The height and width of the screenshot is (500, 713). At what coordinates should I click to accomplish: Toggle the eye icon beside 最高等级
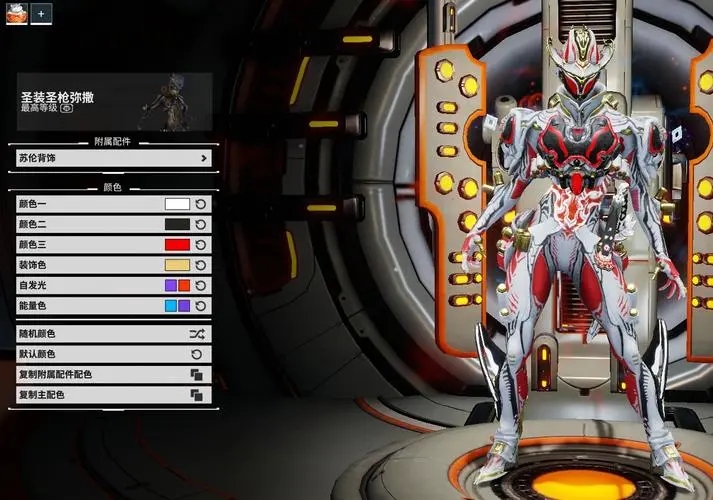tap(66, 108)
